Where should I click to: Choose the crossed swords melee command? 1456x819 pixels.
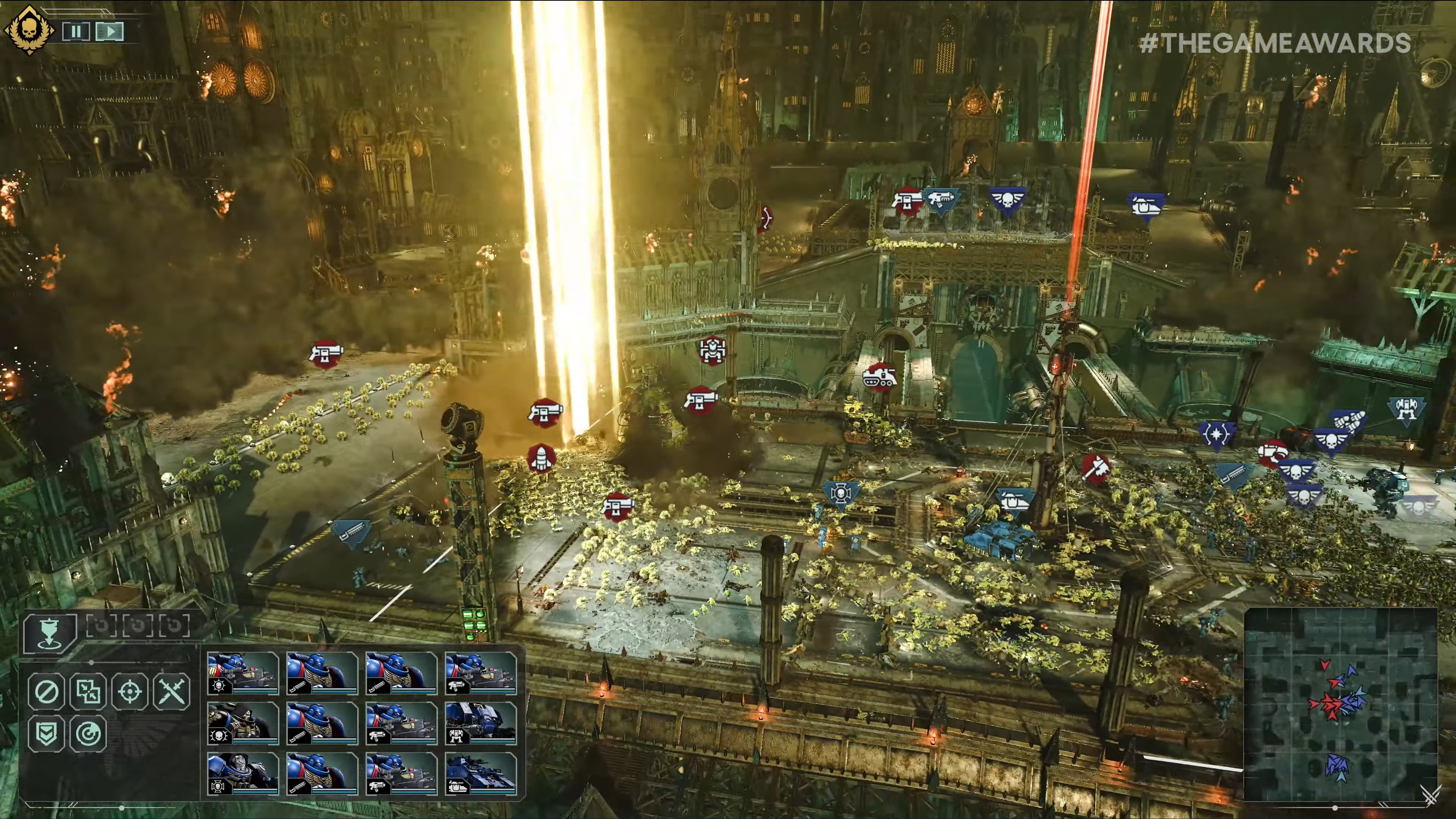point(172,691)
